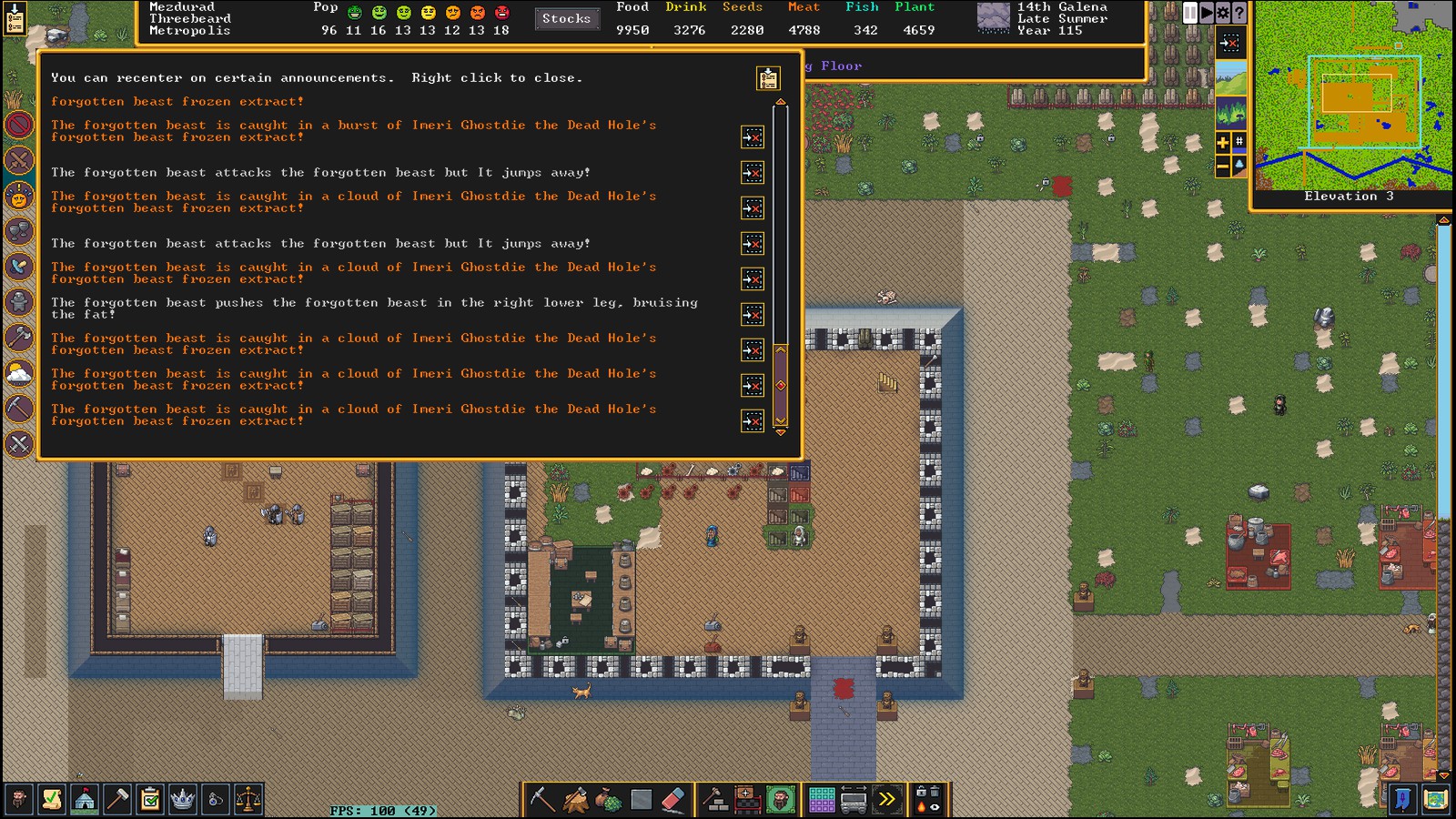Click the pause button
1456x819 pixels.
click(x=1190, y=13)
